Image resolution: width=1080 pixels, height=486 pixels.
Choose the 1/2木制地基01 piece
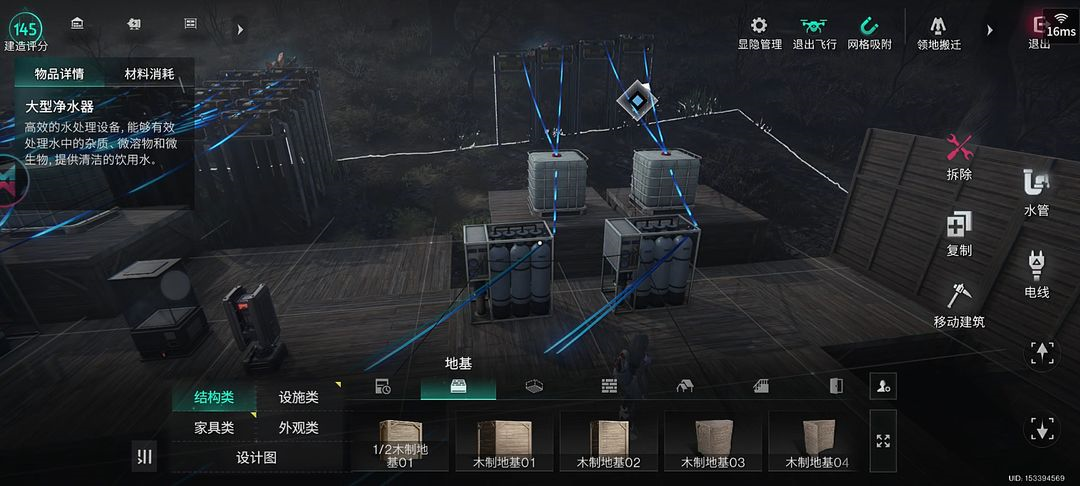pyautogui.click(x=401, y=441)
